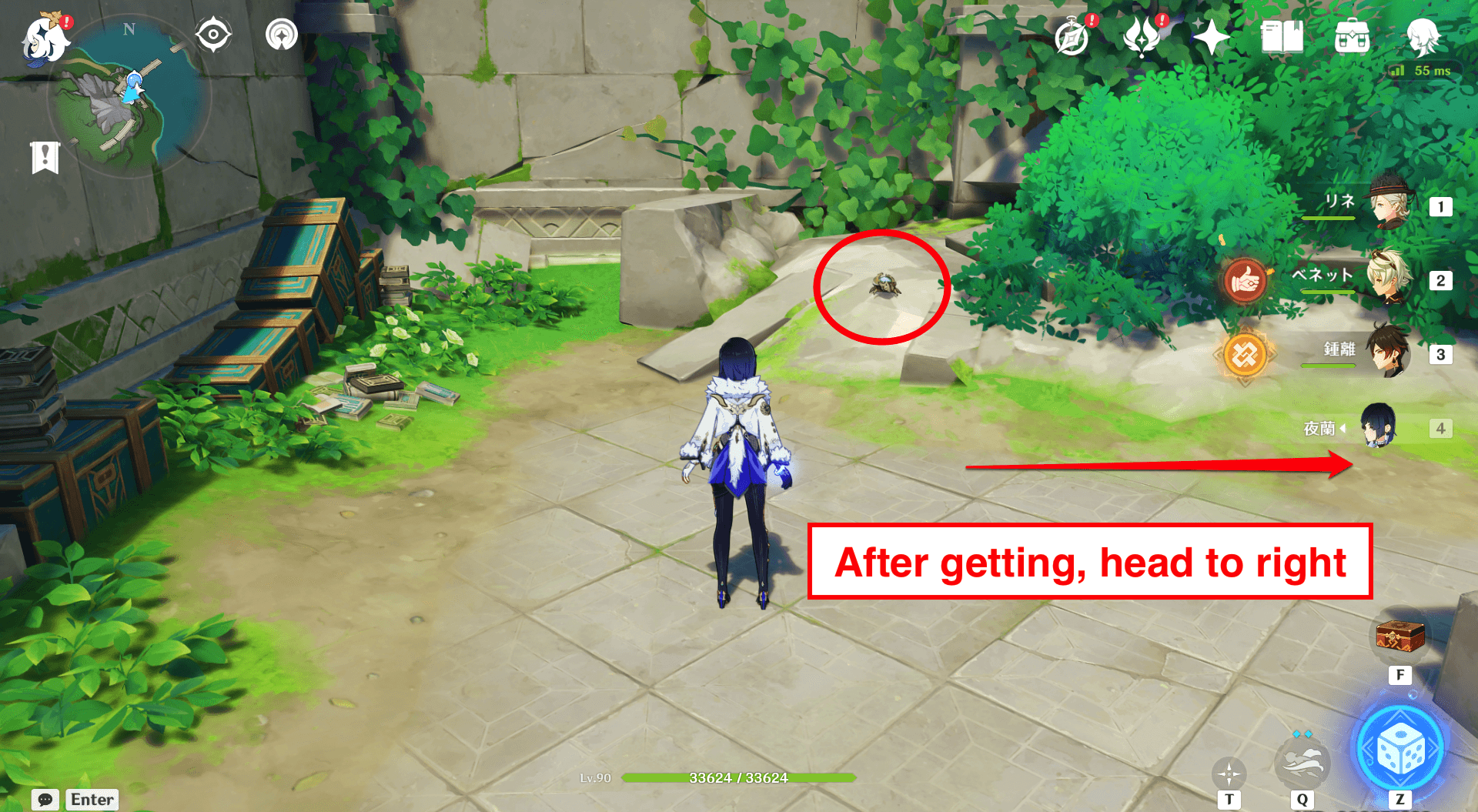Image resolution: width=1478 pixels, height=812 pixels.
Task: Click the domain broadcast icon near the minimap
Action: 281,34
